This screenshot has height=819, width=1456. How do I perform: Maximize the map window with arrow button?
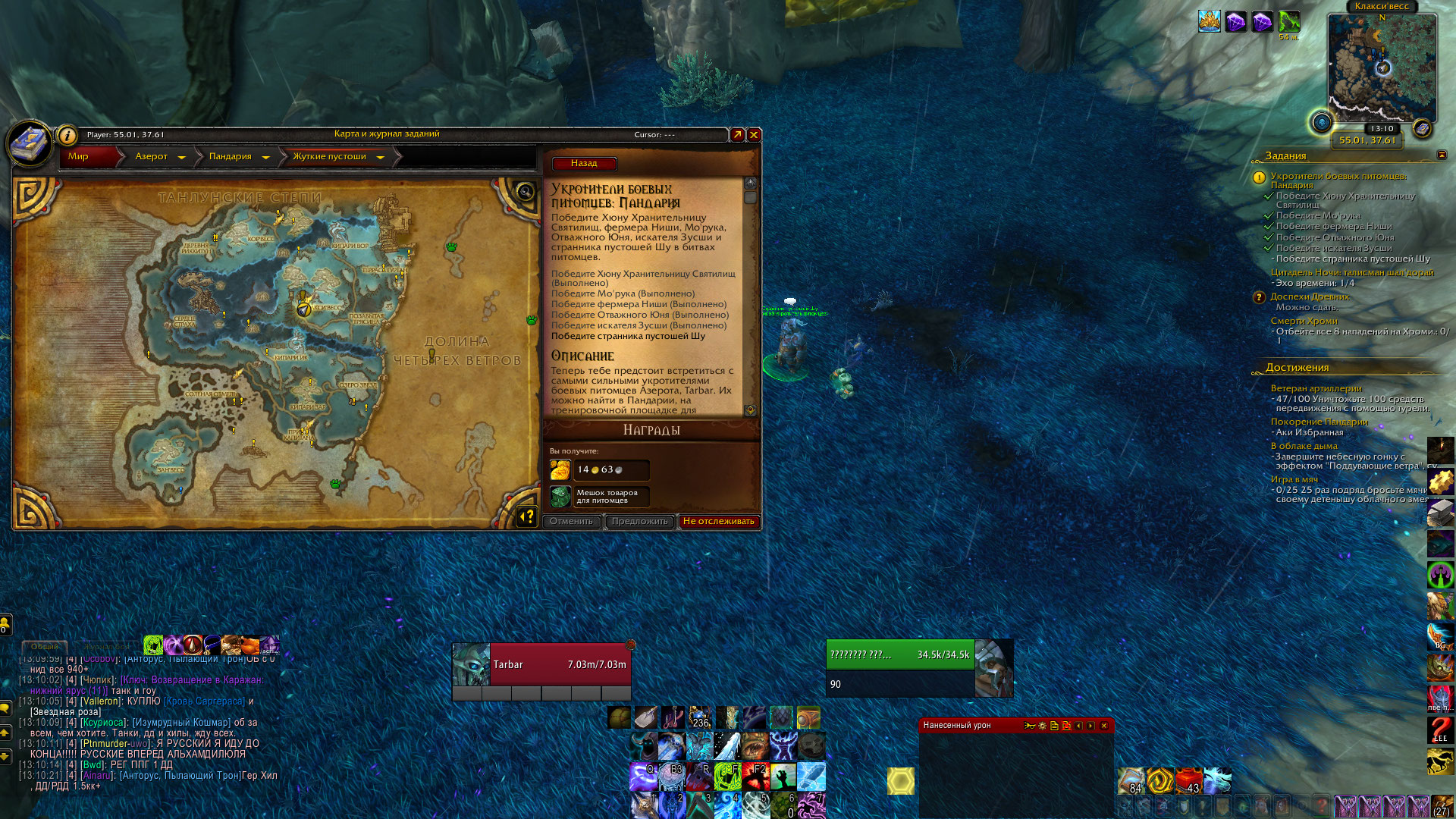[737, 135]
